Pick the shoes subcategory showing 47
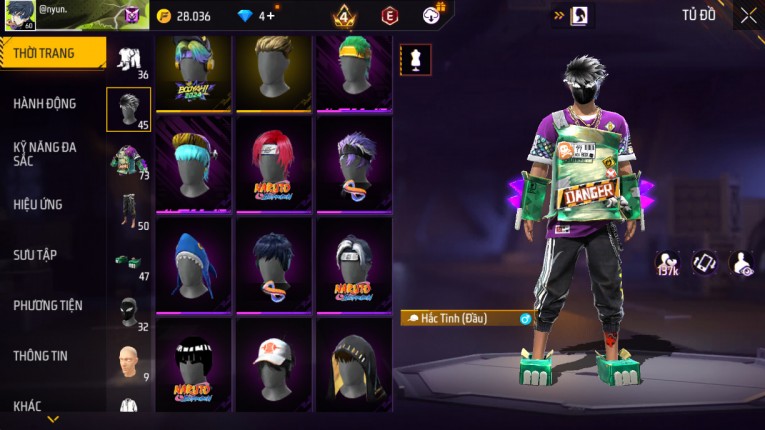Viewport: 765px width, 430px height. click(128, 262)
